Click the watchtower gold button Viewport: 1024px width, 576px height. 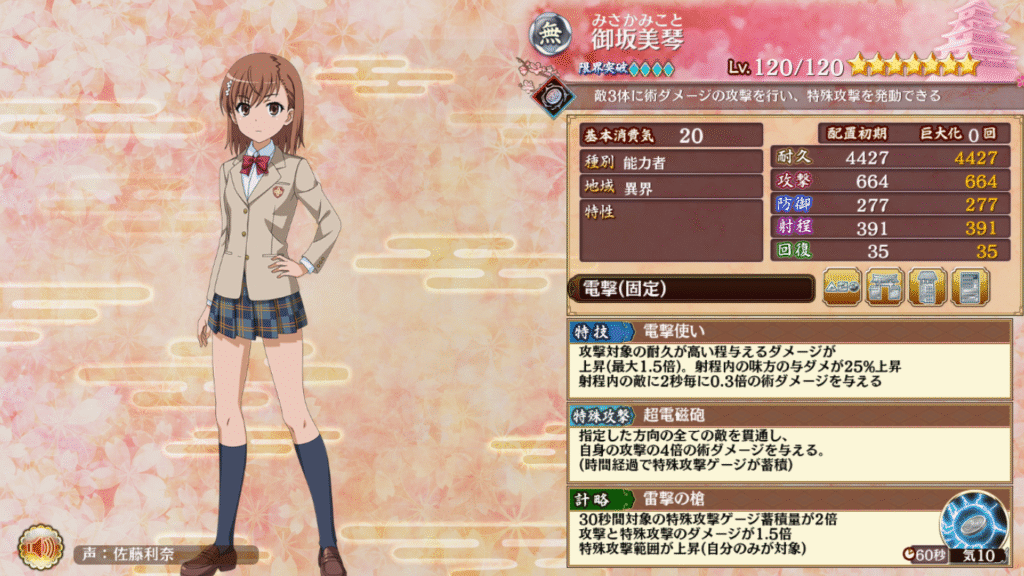pos(928,287)
